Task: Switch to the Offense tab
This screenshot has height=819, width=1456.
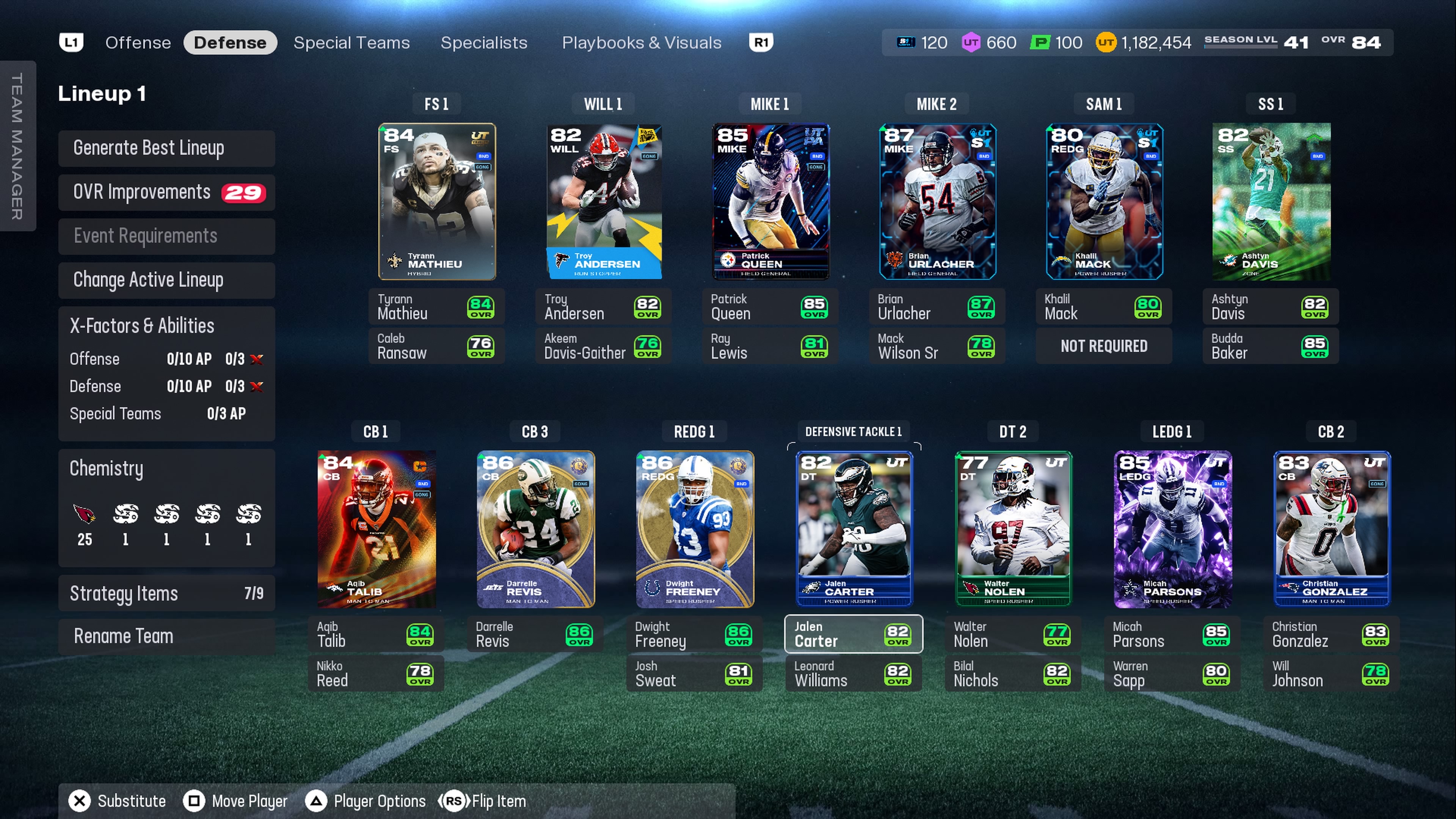Action: [138, 42]
